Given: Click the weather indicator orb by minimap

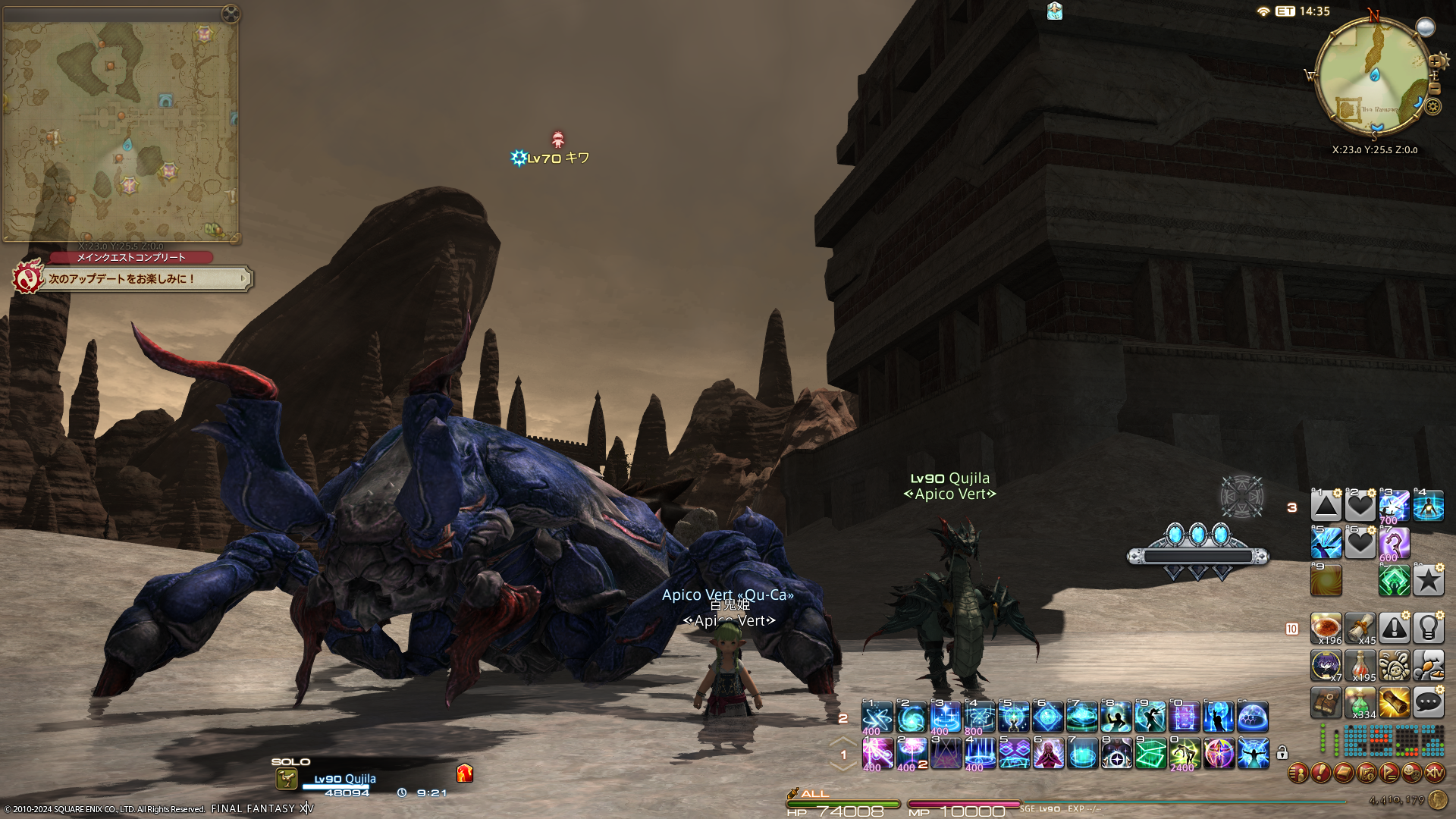Looking at the screenshot, I should pos(1426,28).
